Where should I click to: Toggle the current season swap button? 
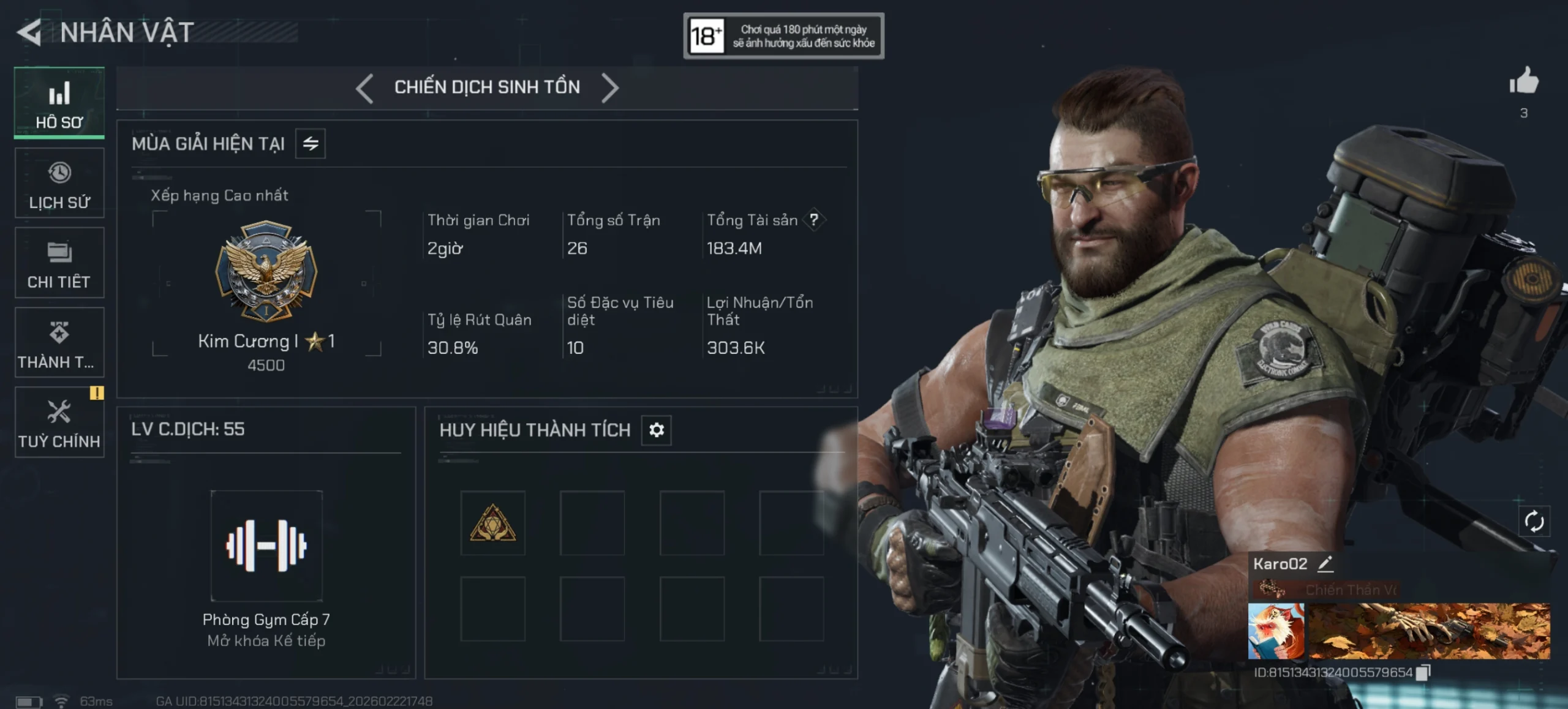pos(311,144)
